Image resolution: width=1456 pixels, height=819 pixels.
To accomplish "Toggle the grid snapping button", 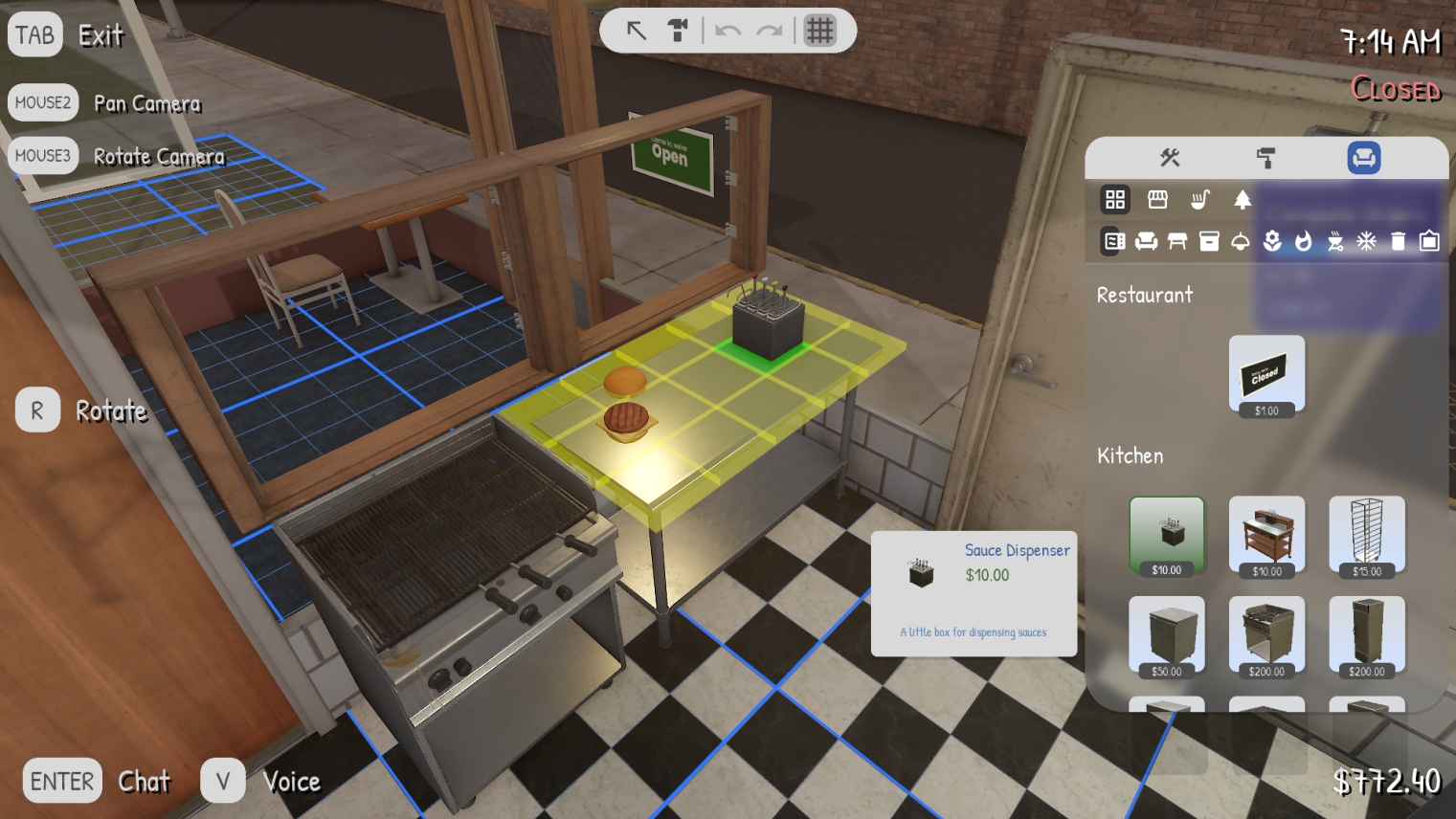I will 819,31.
